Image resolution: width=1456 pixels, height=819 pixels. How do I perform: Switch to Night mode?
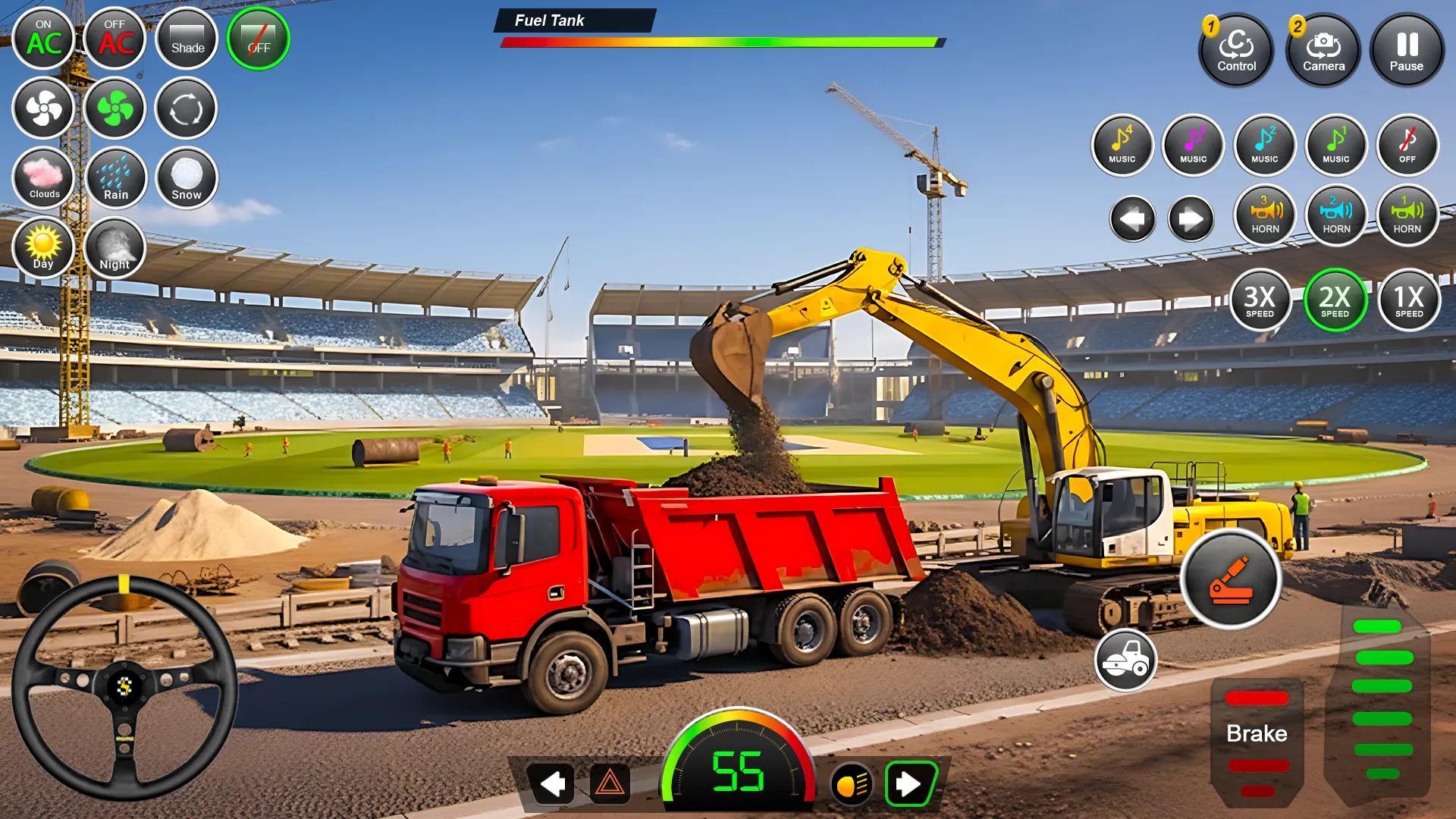pyautogui.click(x=115, y=248)
